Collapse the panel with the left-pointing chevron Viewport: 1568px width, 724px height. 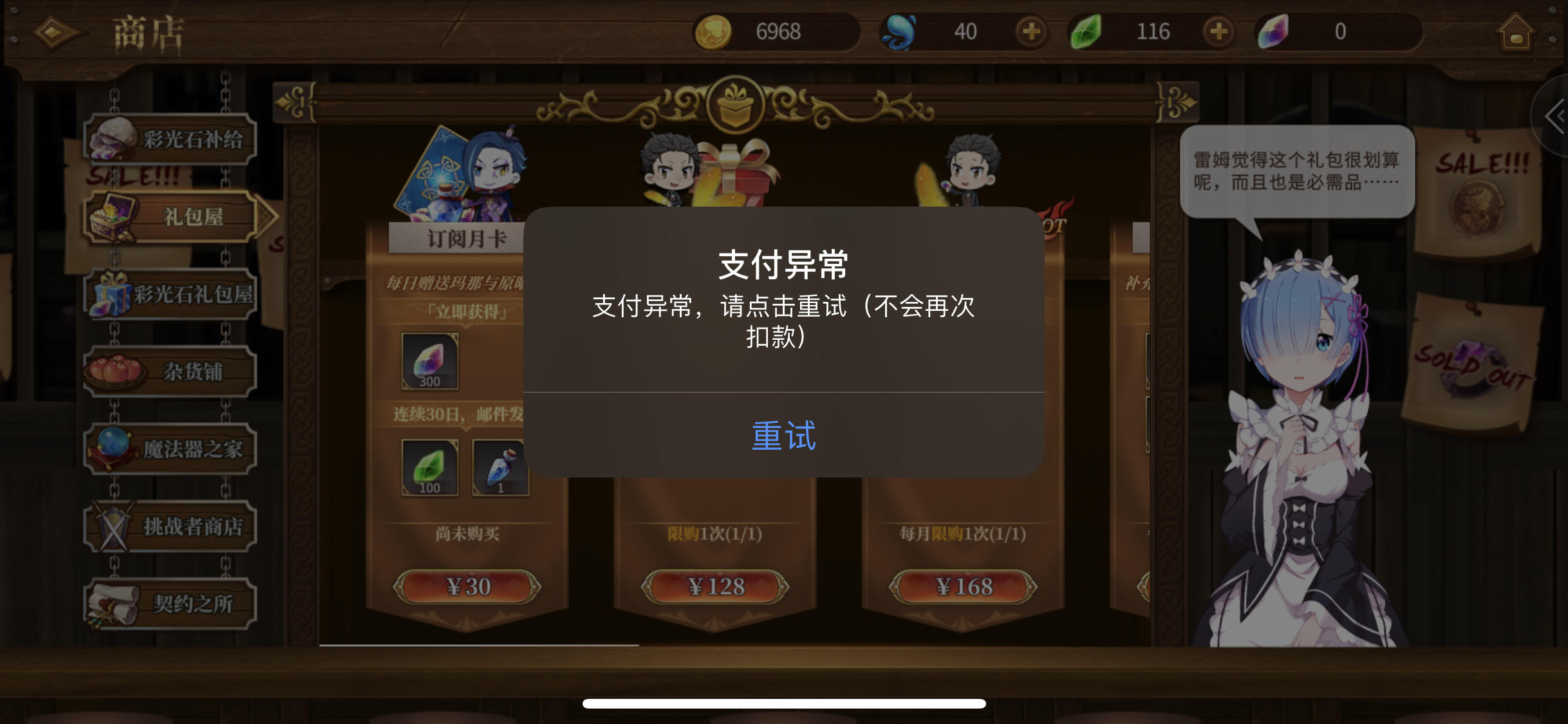(x=1557, y=116)
